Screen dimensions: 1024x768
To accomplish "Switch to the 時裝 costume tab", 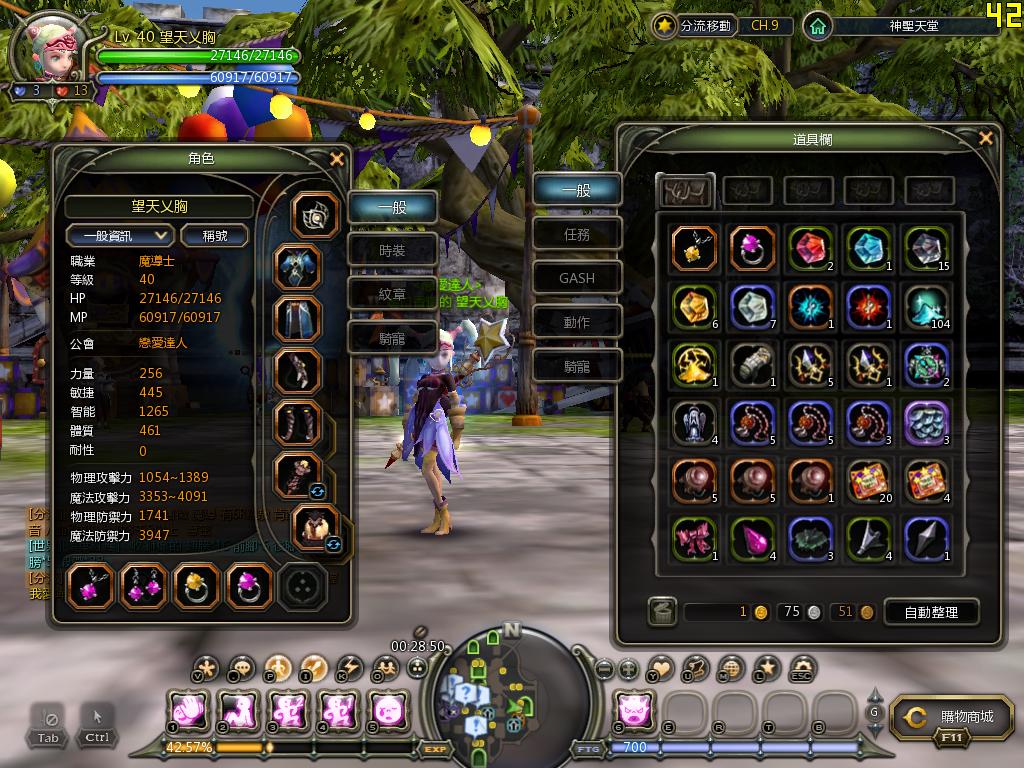I will (x=392, y=251).
